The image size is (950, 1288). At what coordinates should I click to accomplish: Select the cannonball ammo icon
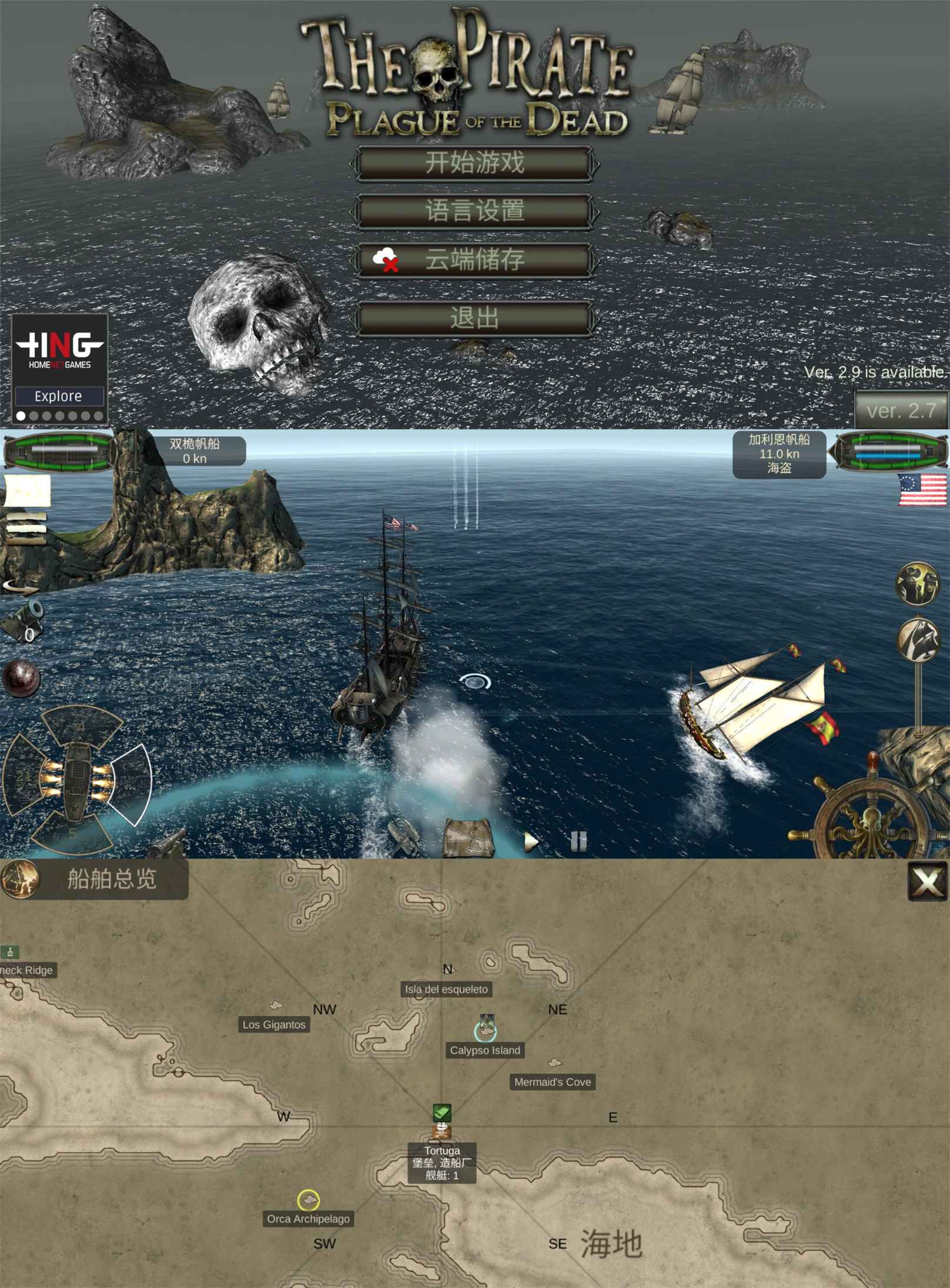21,679
